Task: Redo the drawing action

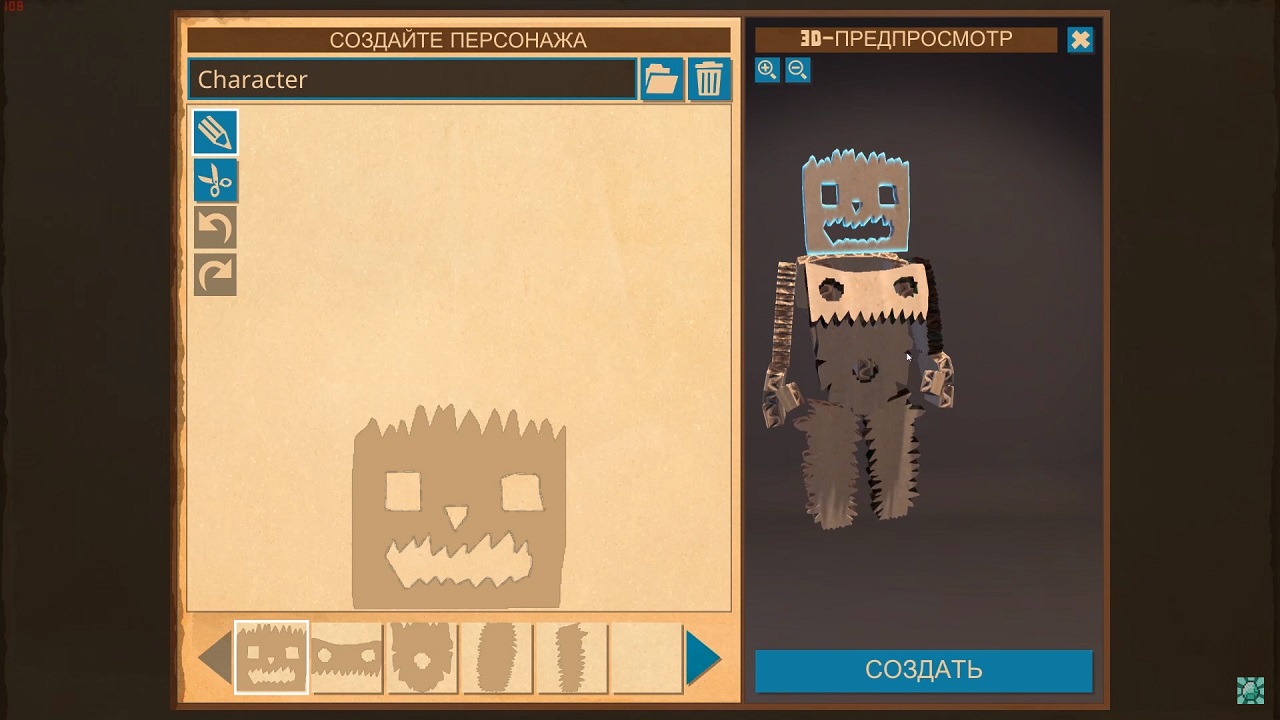Action: (215, 275)
